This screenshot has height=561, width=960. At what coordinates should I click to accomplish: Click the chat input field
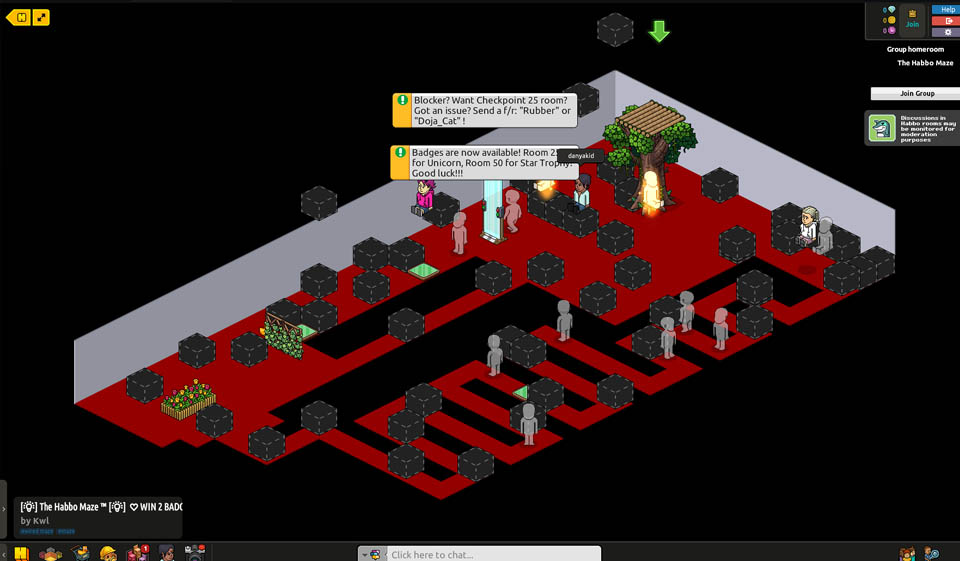[492, 554]
